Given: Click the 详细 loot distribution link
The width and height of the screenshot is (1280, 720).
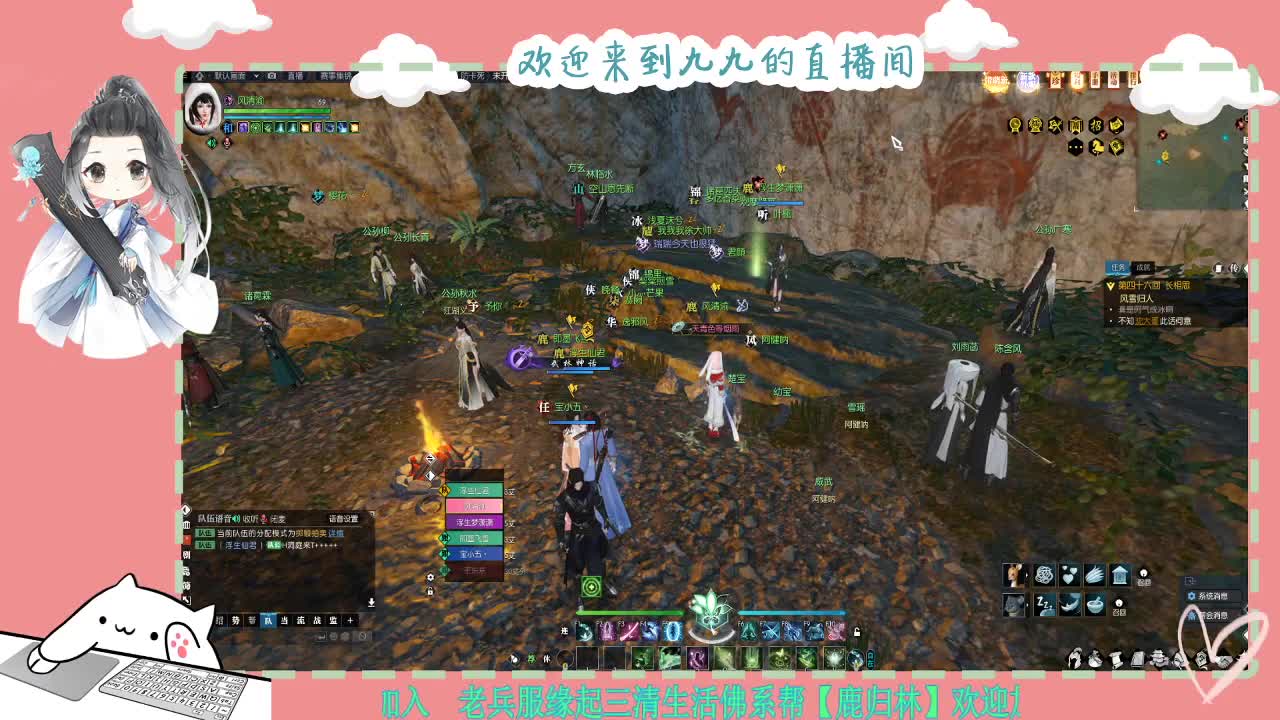Looking at the screenshot, I should click(336, 534).
